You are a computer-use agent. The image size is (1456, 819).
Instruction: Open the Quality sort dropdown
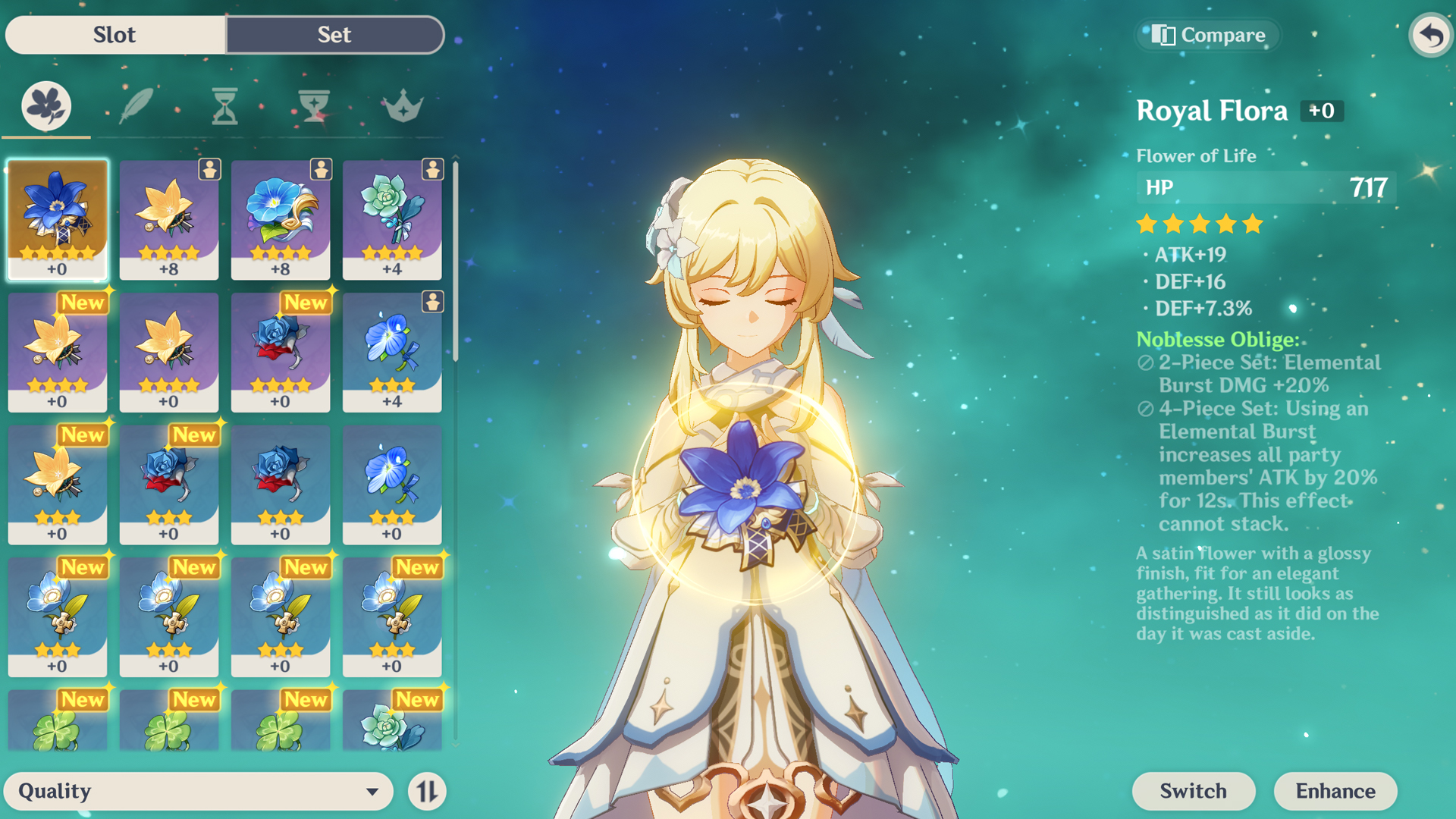click(x=199, y=791)
